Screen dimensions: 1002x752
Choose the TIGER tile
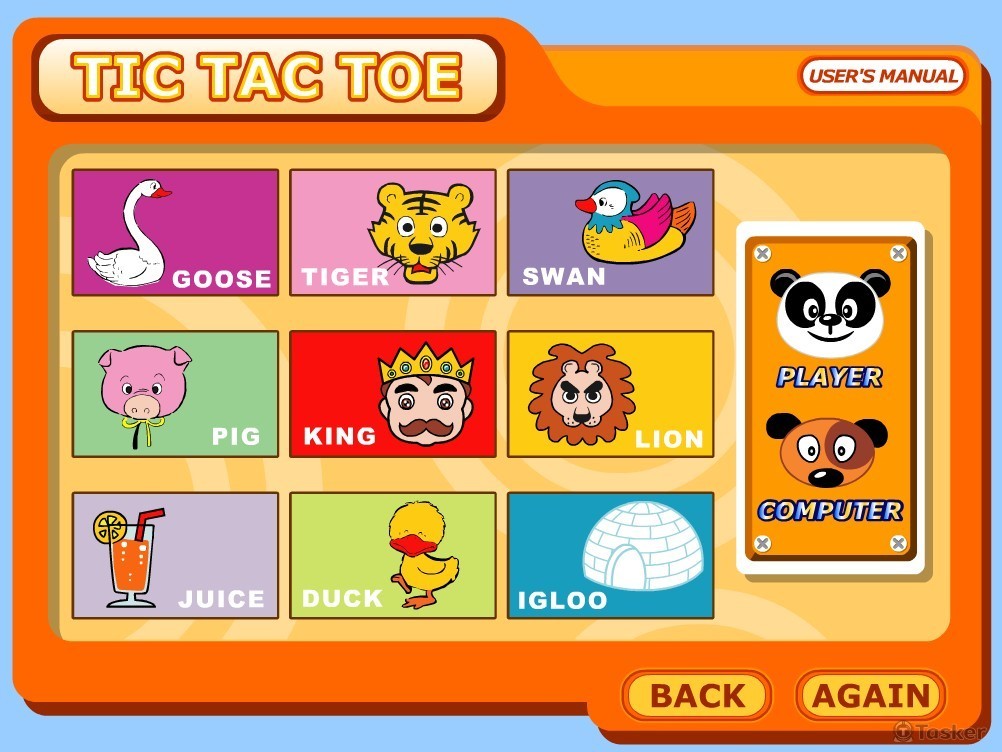tap(393, 232)
